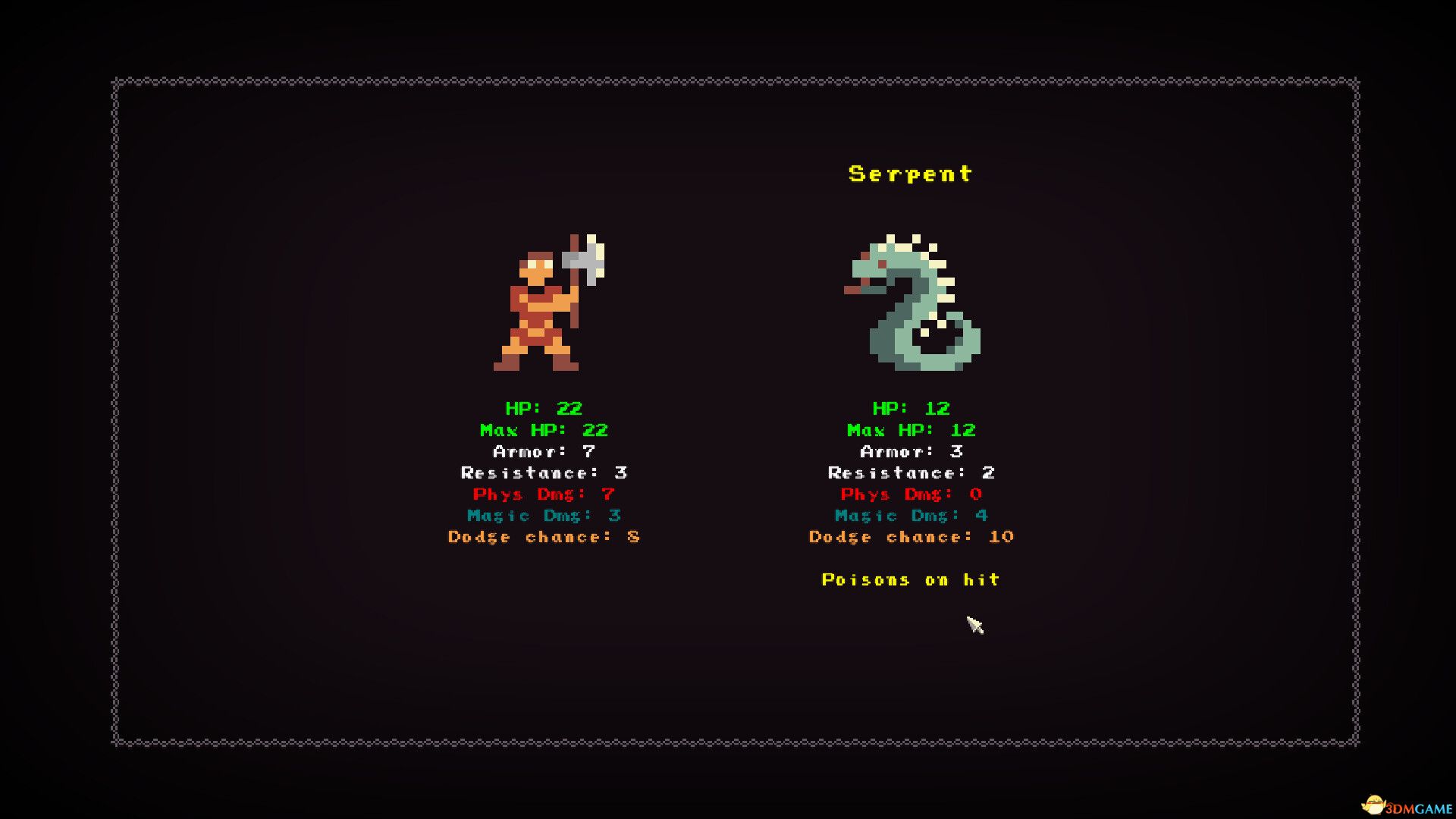Click the hero's Dodge chance: 8 stat
This screenshot has width=1456, height=819.
point(544,537)
